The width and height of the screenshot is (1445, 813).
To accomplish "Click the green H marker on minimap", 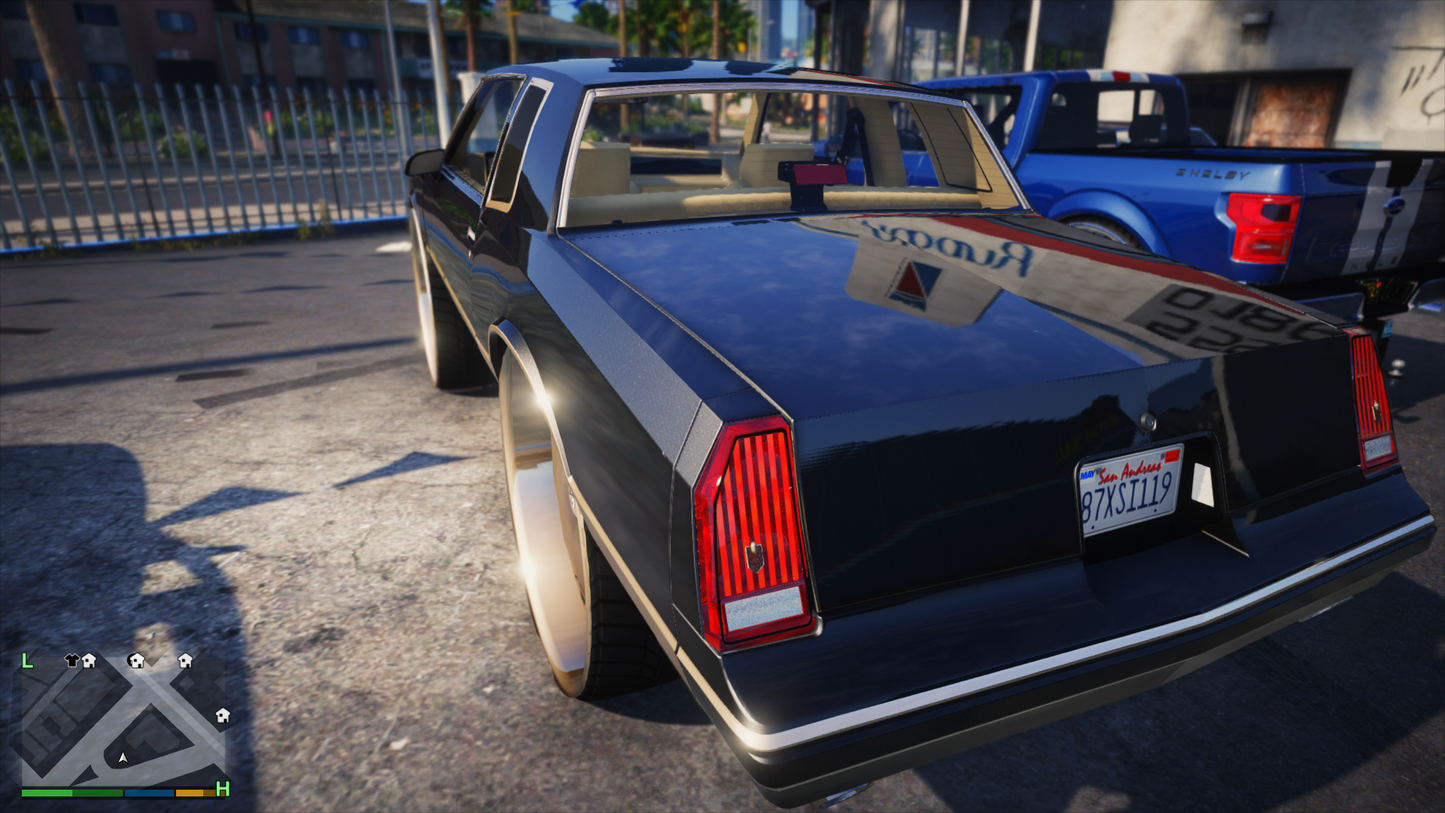I will [x=223, y=789].
